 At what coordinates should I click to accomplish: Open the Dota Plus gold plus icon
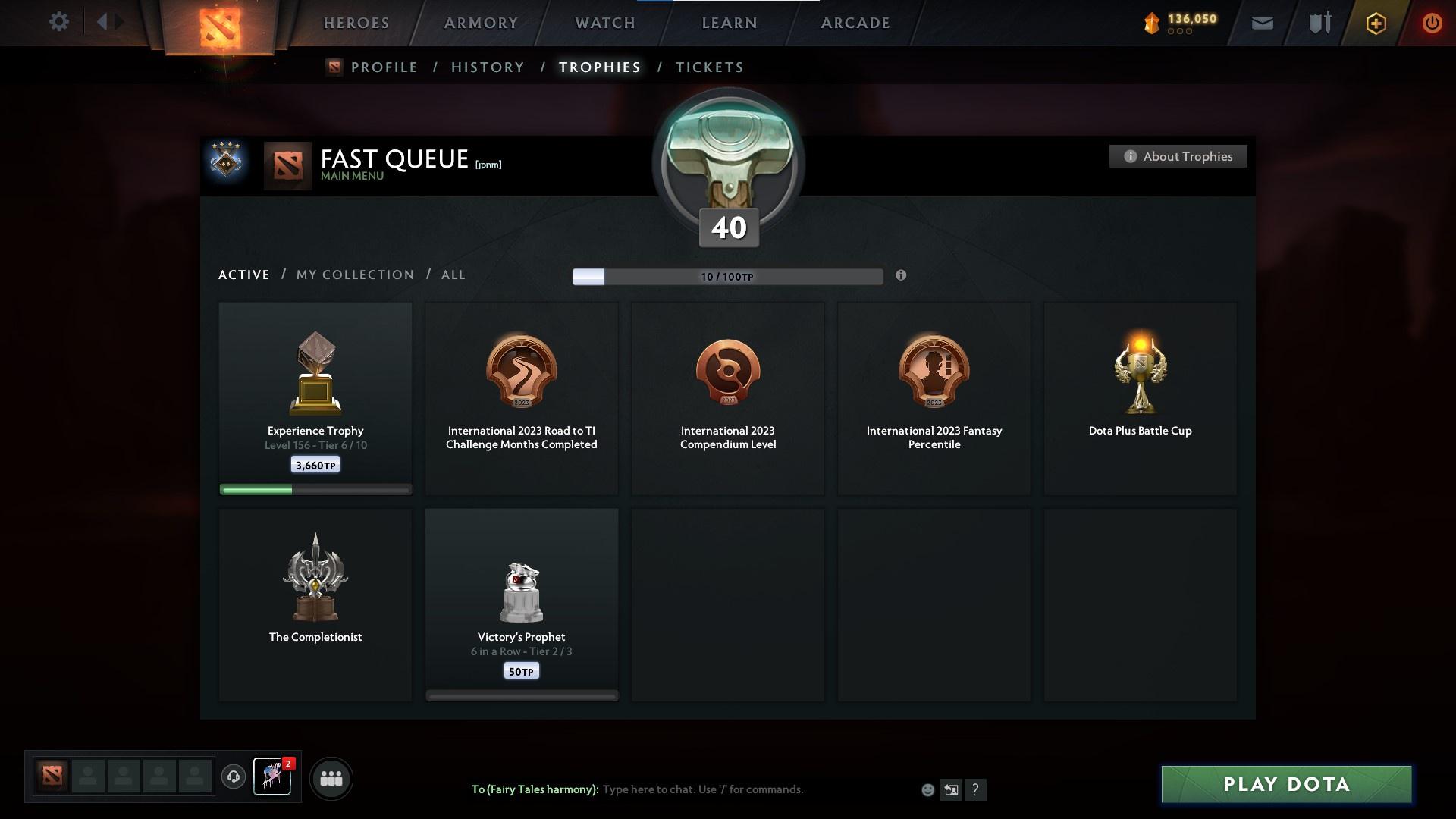point(1375,23)
